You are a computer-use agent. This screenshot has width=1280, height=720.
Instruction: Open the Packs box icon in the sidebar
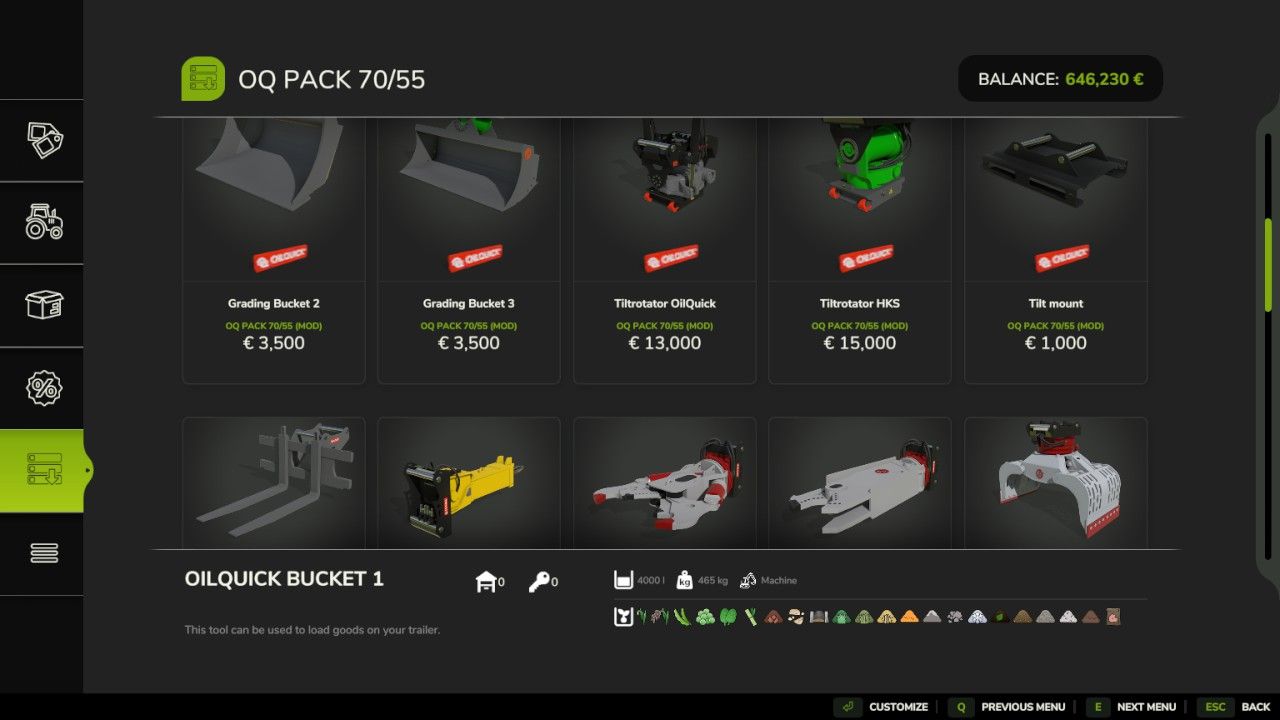(42, 304)
